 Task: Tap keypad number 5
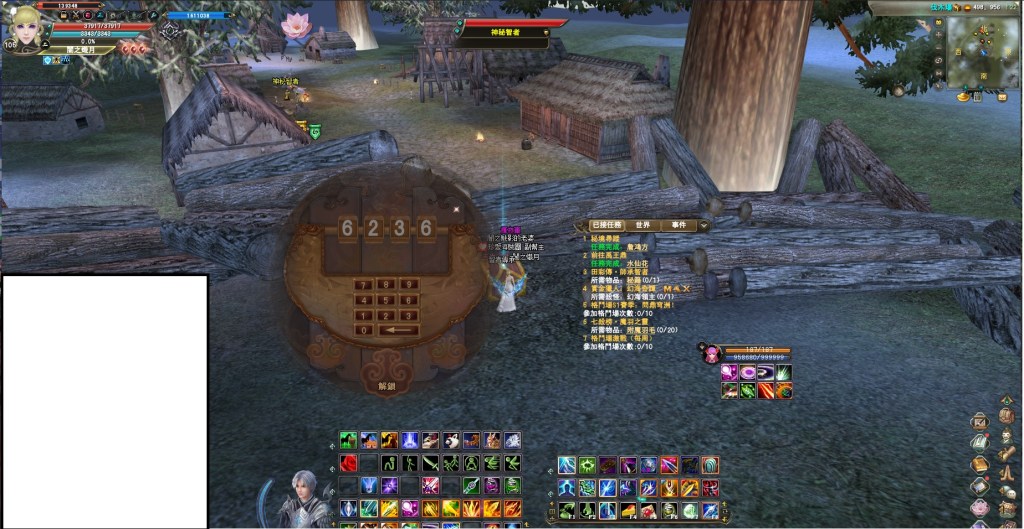386,299
